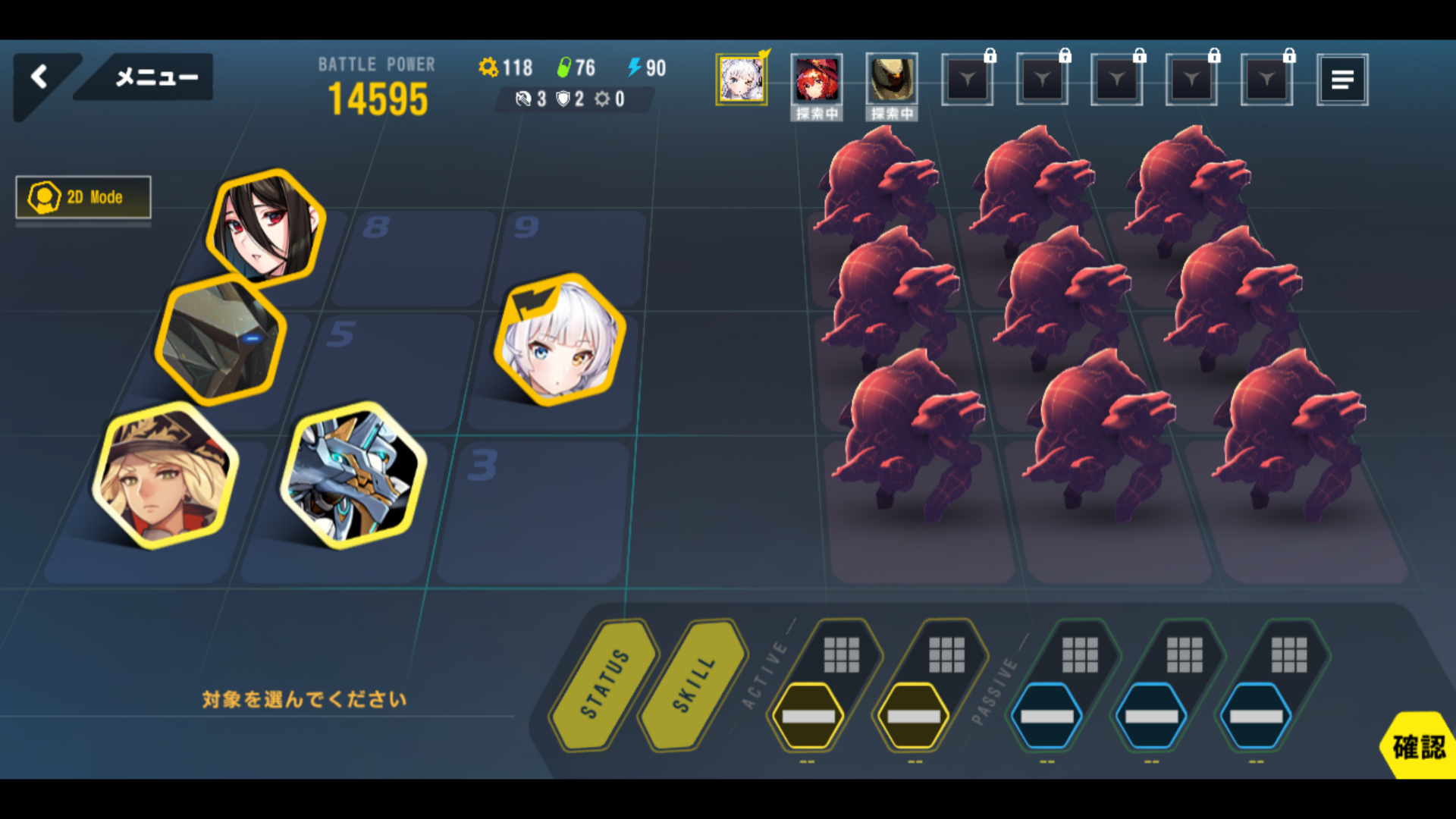Open the STATUS panel
The height and width of the screenshot is (819, 1456).
(x=605, y=684)
